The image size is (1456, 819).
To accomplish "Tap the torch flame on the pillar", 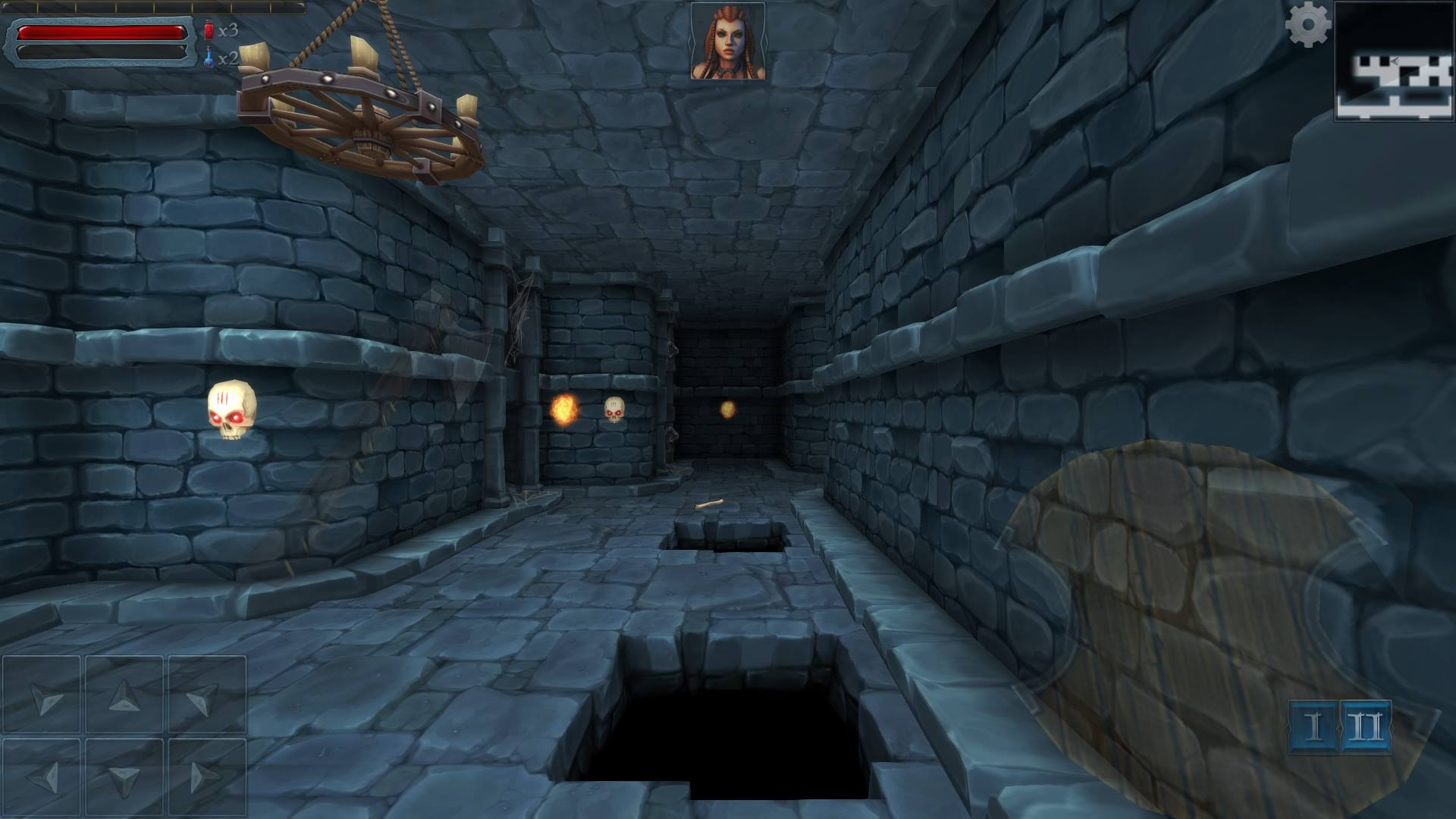I will [x=563, y=409].
